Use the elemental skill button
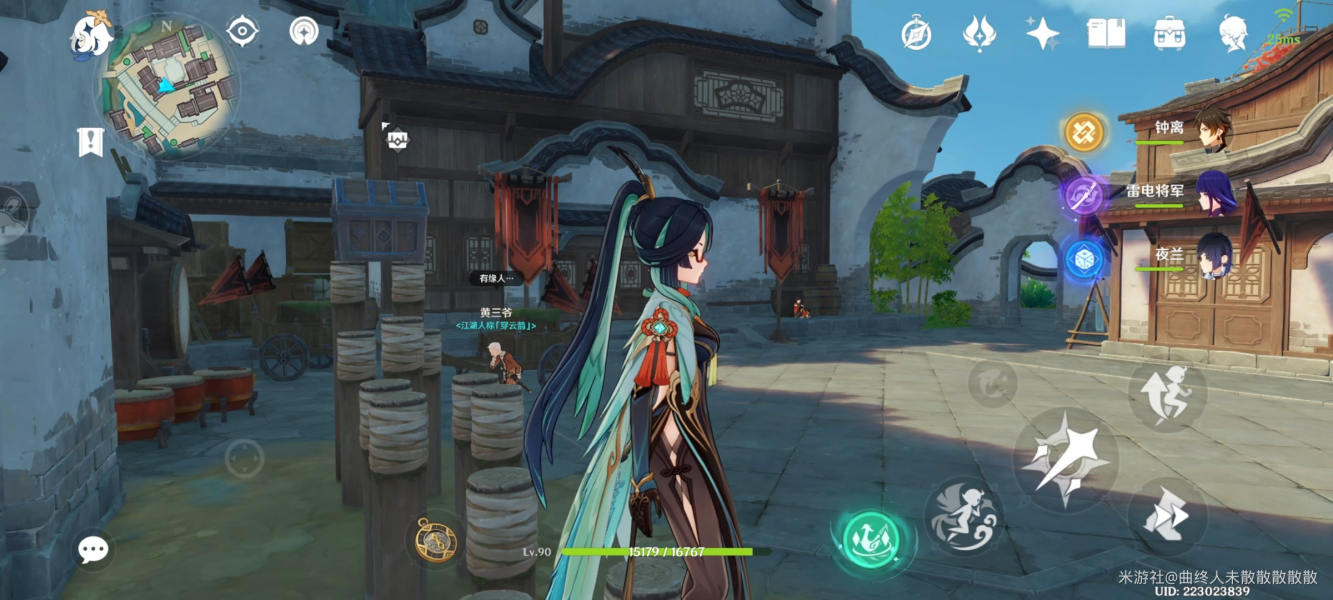Viewport: 1333px width, 600px height. pos(963,514)
